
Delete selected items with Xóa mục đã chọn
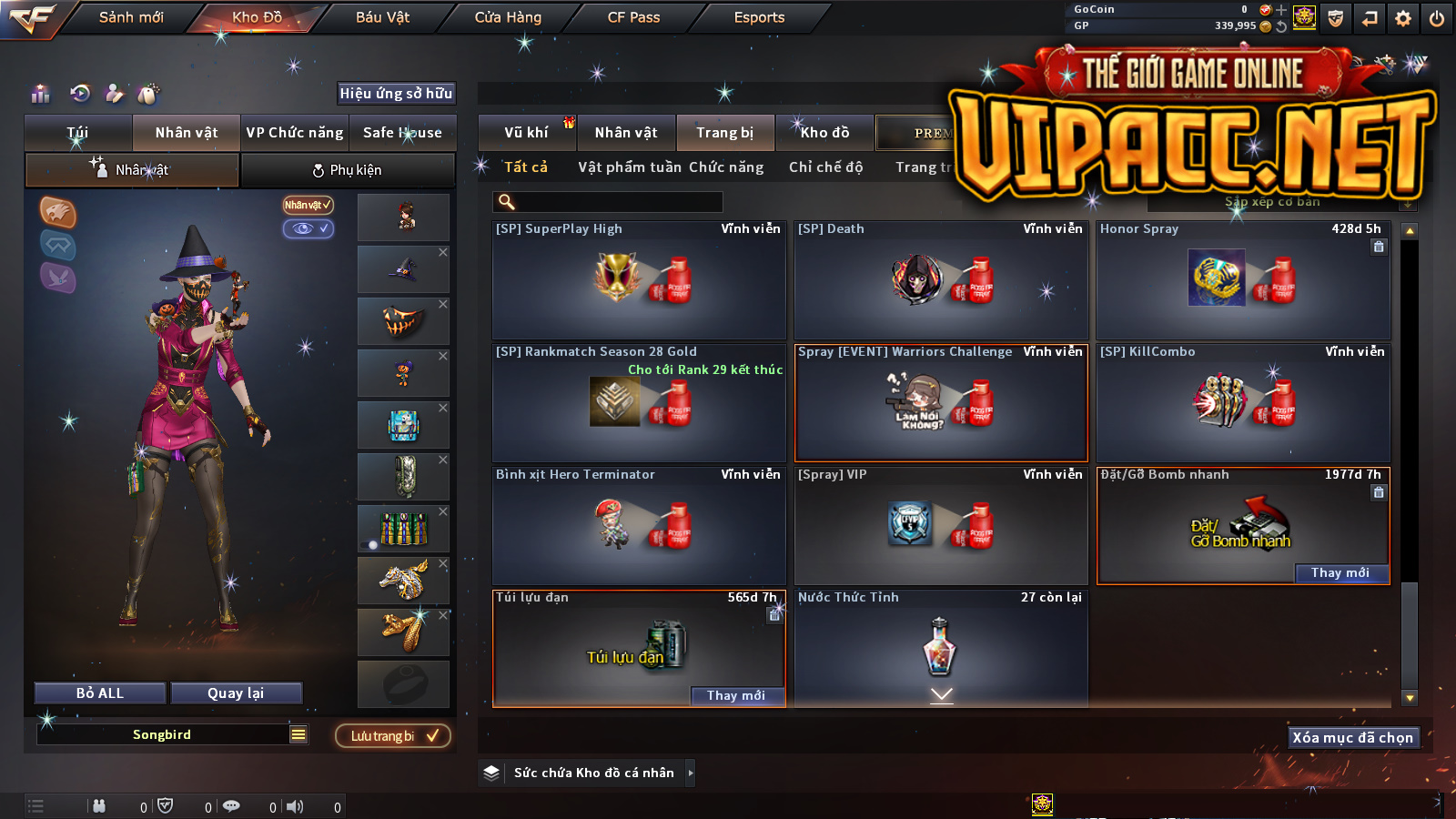[x=1352, y=738]
